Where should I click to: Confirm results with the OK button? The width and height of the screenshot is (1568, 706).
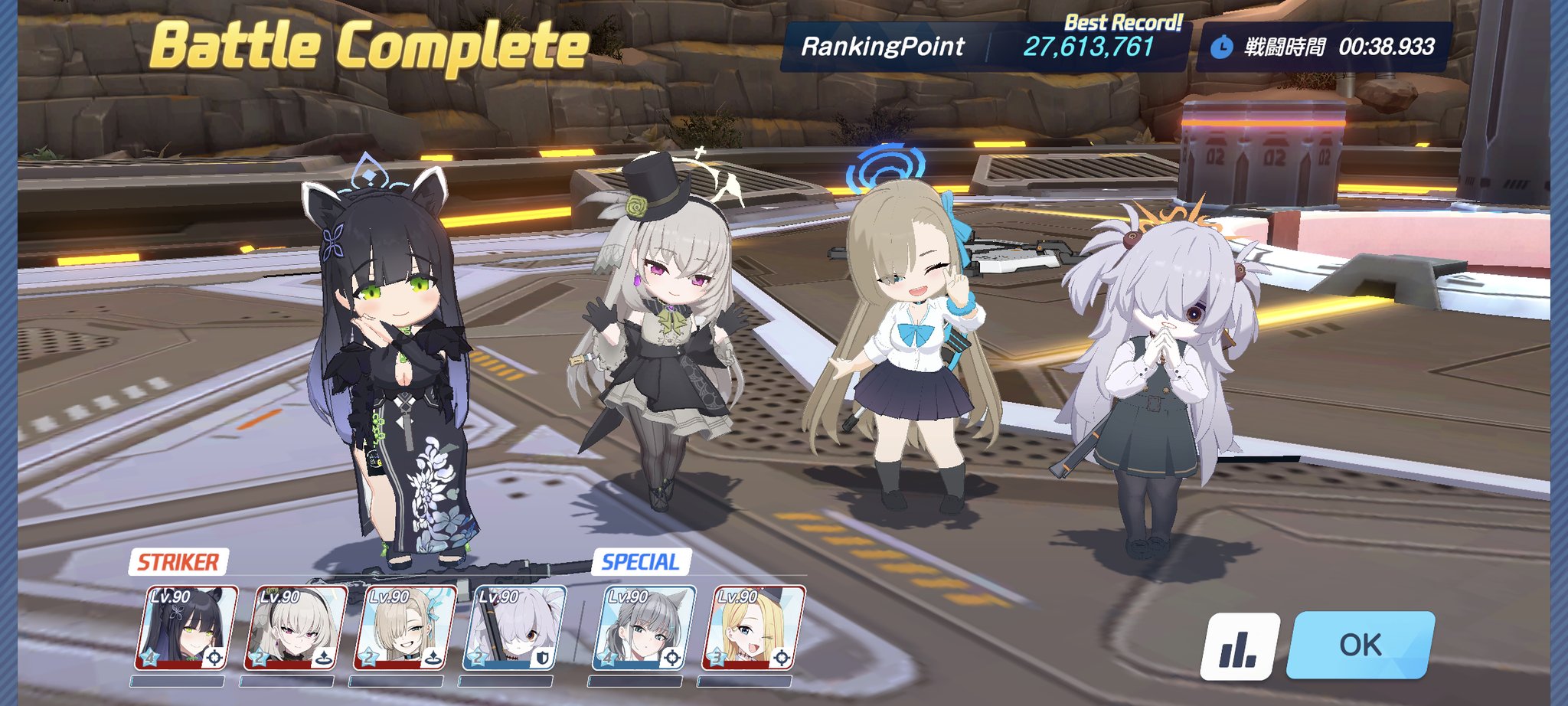1361,645
